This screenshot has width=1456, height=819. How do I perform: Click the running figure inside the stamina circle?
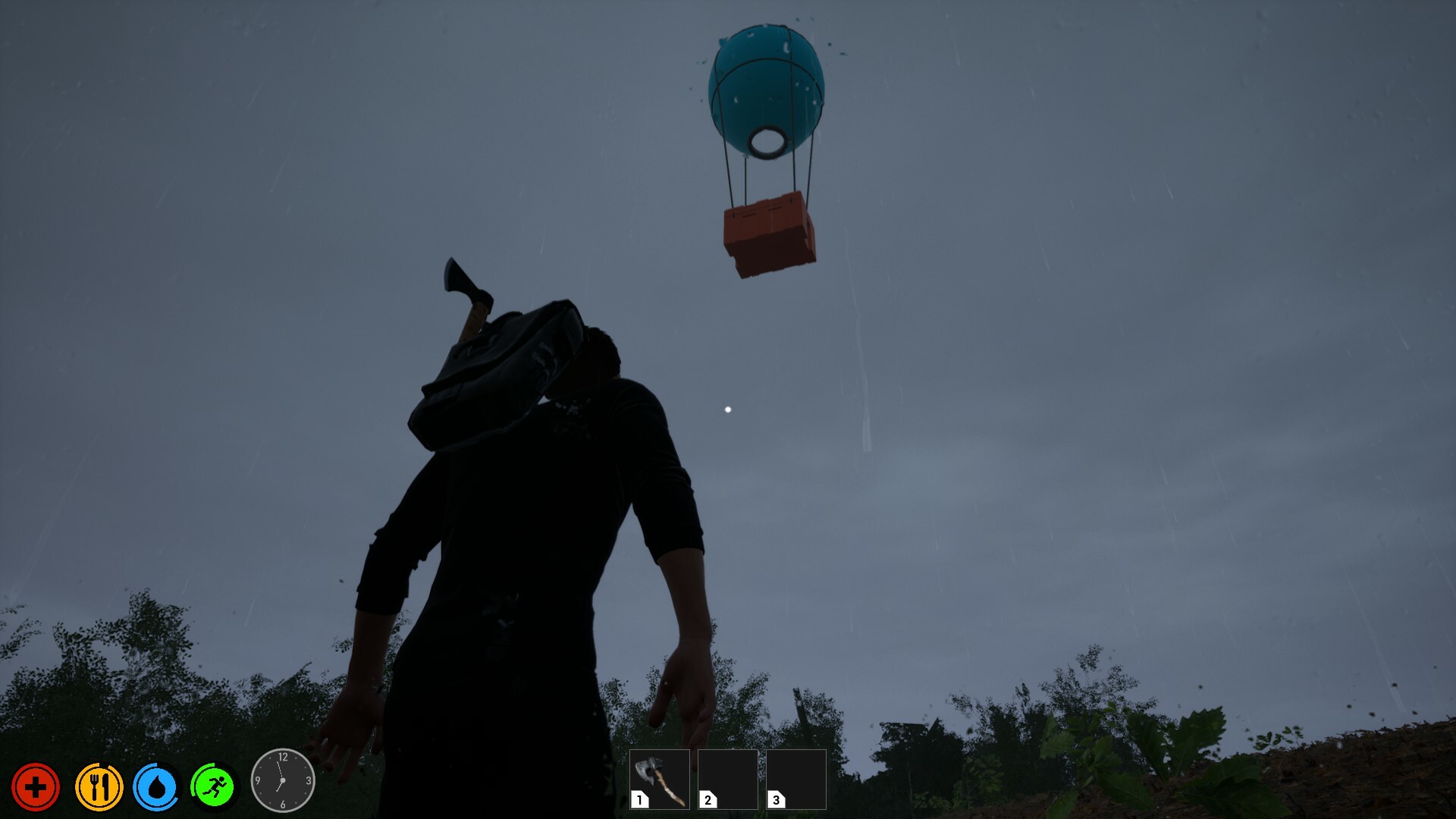pos(215,786)
